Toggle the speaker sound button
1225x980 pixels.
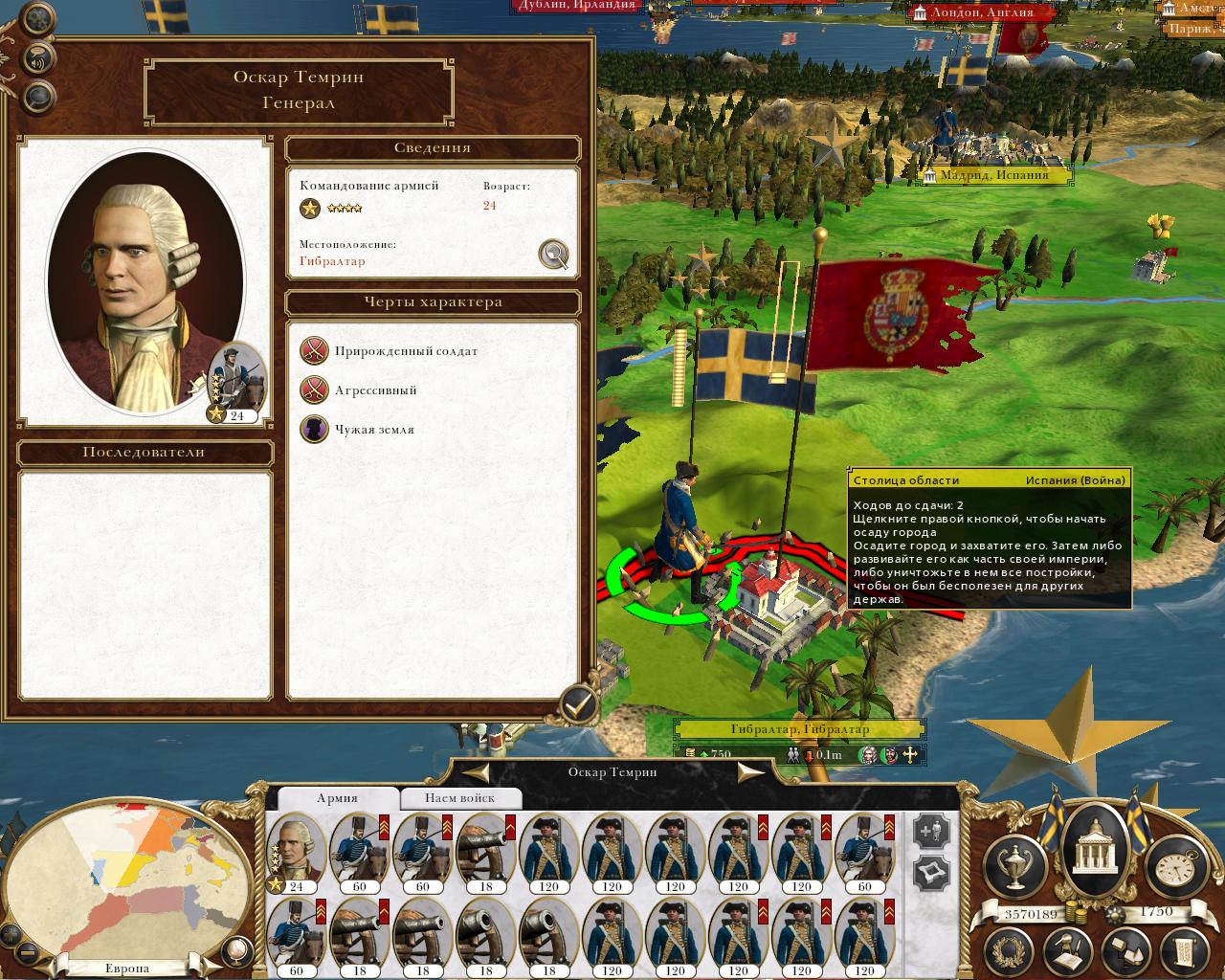click(x=39, y=57)
